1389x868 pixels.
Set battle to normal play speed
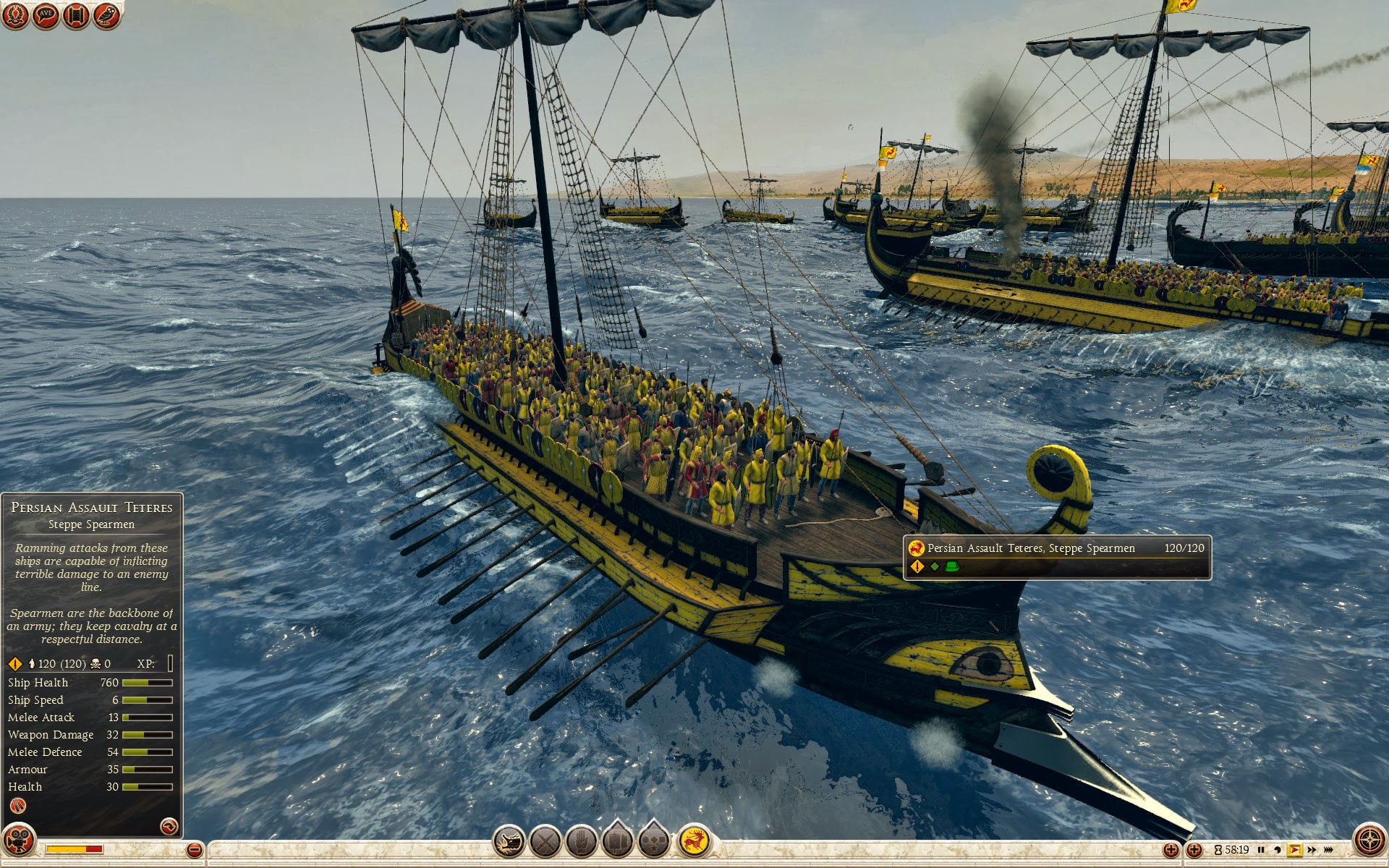[1294, 850]
